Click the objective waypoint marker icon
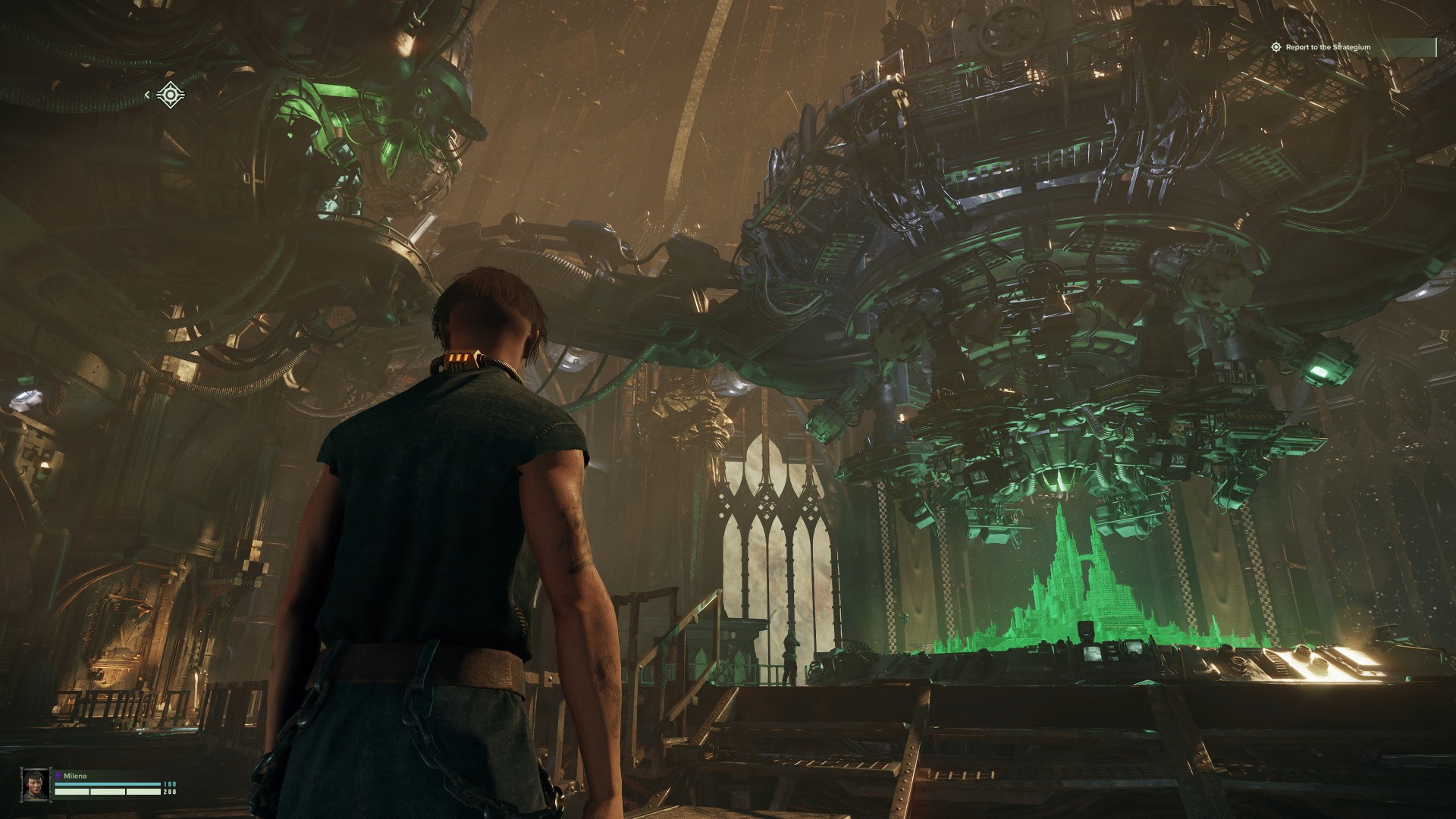Screen dimensions: 1456x819 pos(171,95)
